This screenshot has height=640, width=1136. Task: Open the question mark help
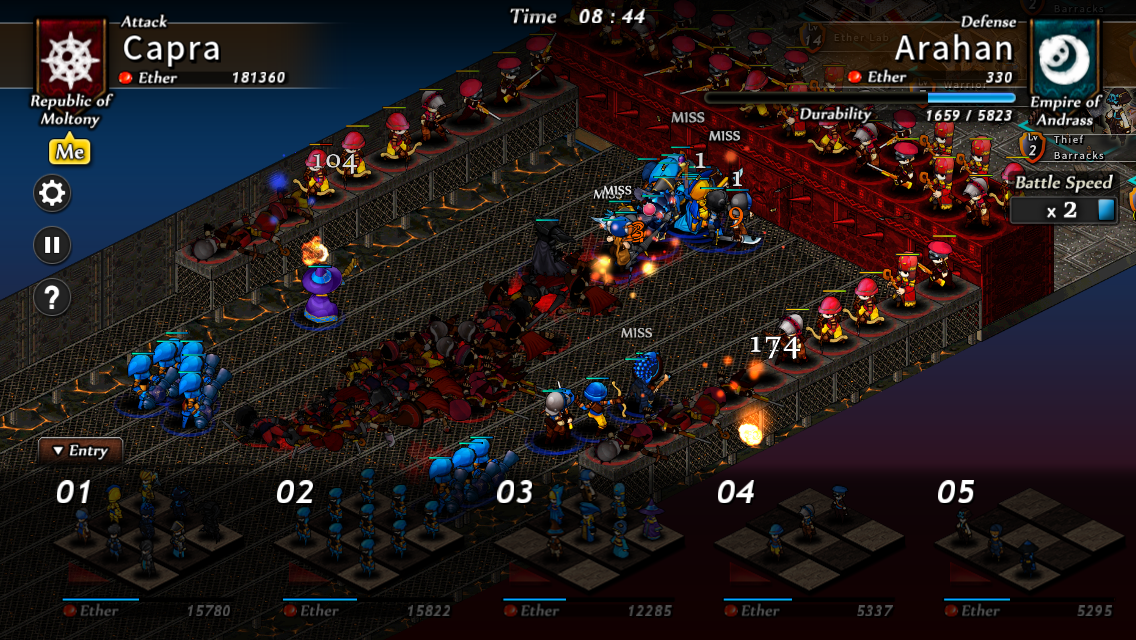tap(52, 297)
